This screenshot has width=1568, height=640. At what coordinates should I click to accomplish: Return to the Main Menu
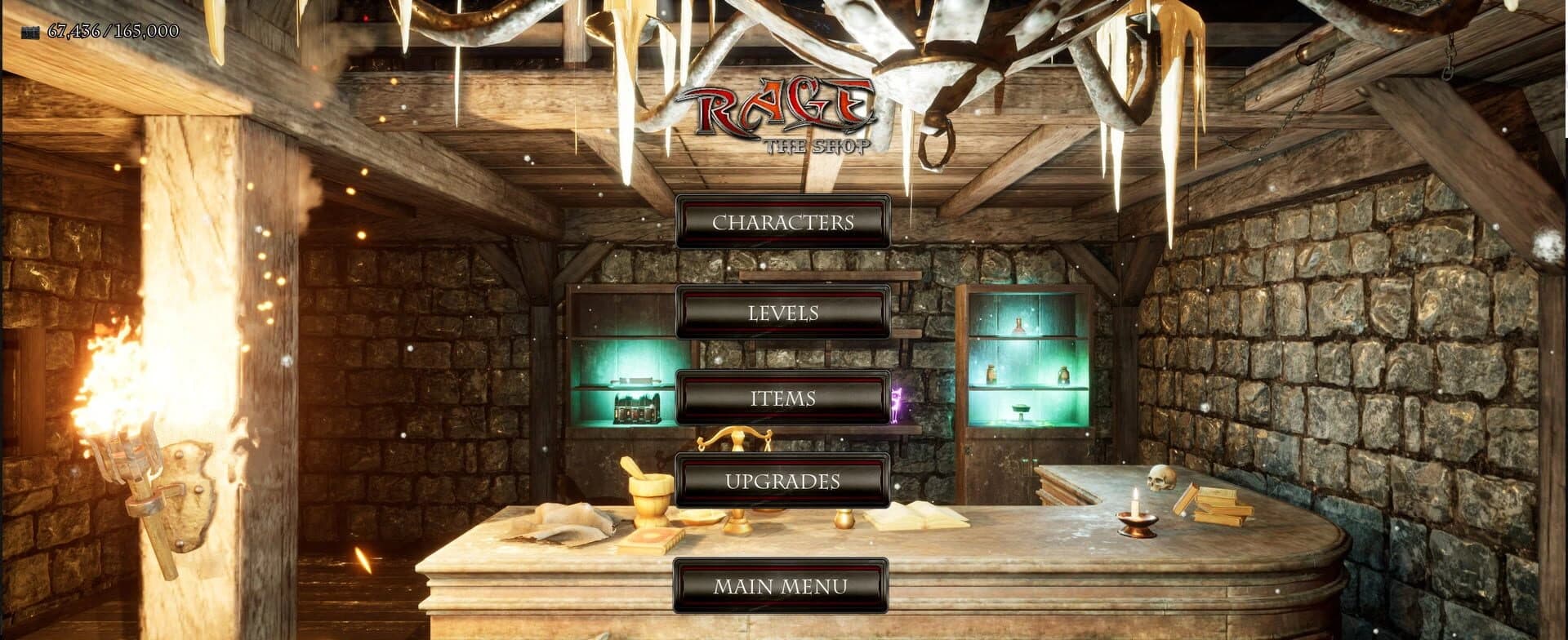click(x=782, y=585)
